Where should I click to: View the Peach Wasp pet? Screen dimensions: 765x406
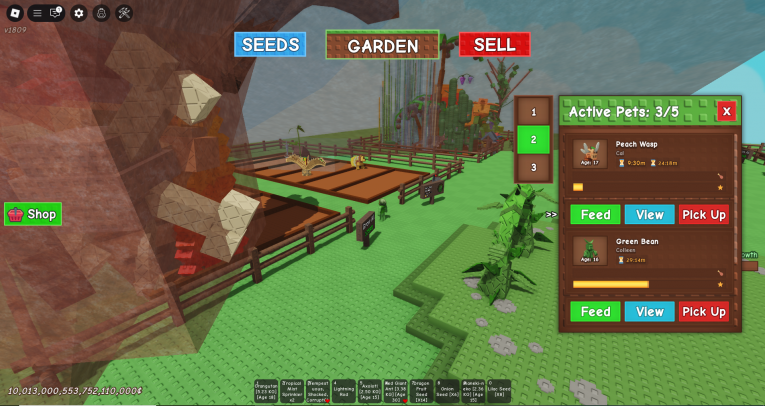[649, 215]
